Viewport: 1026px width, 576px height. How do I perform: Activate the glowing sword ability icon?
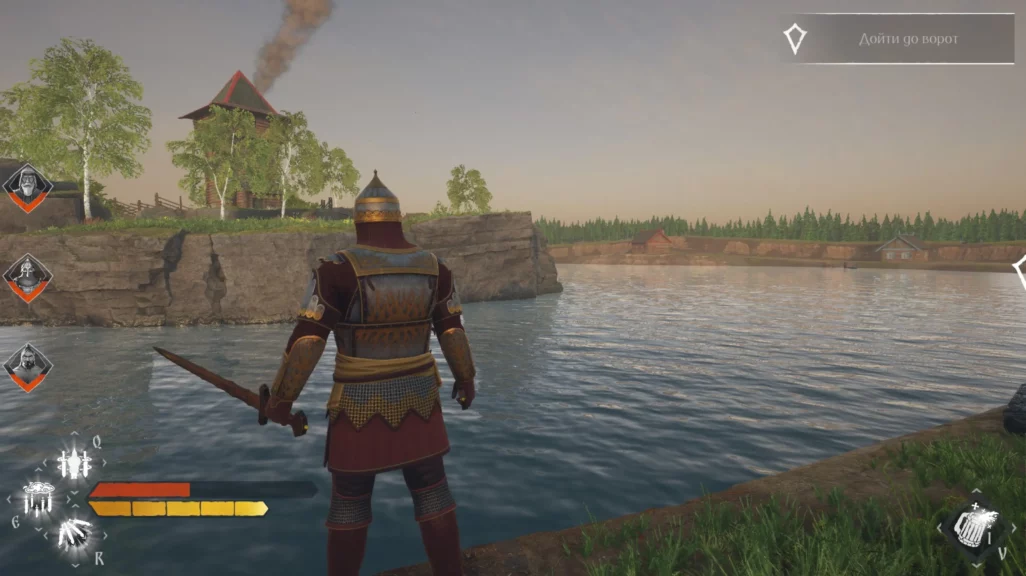click(x=74, y=463)
